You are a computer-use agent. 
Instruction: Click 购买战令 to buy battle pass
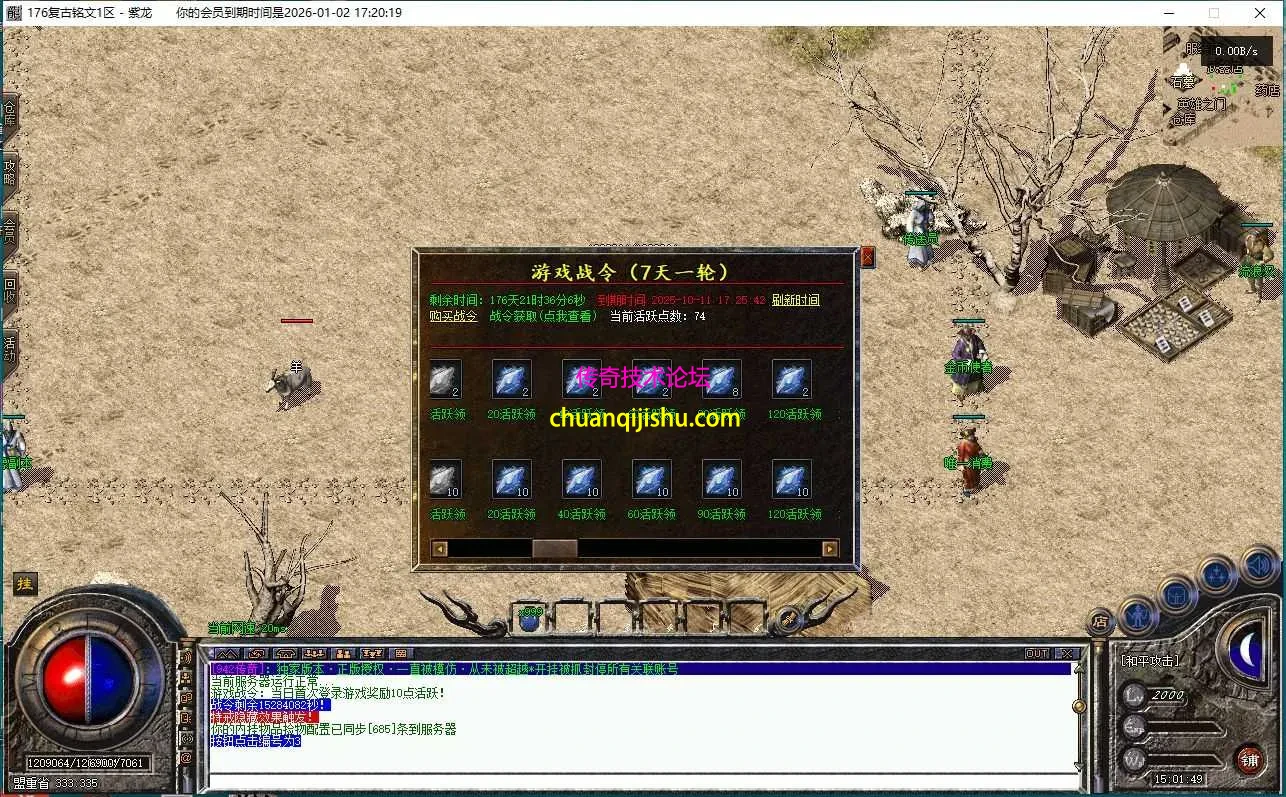[x=452, y=316]
